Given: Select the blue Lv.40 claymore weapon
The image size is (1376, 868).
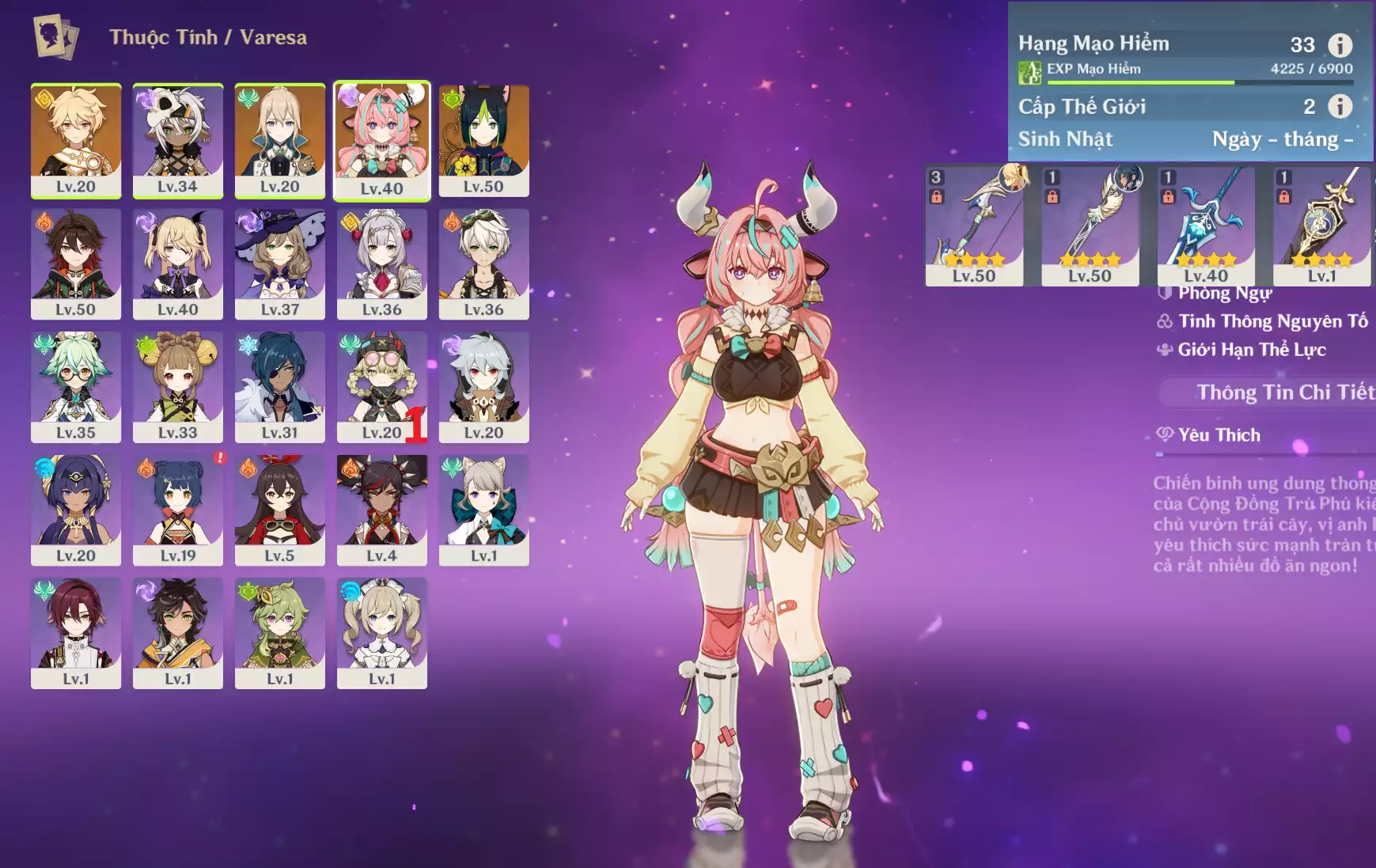Looking at the screenshot, I should (x=1205, y=225).
